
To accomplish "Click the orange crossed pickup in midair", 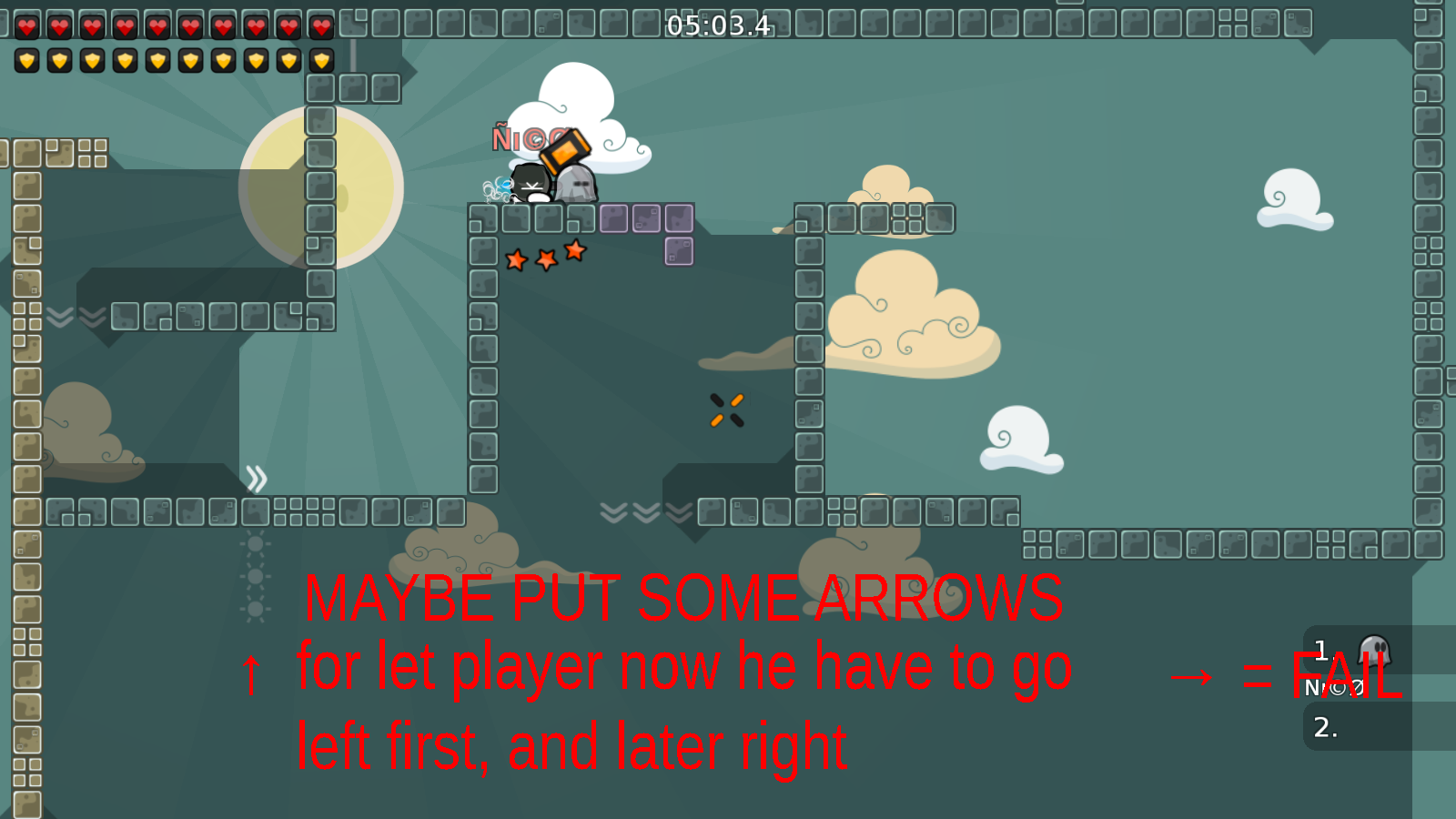I will pos(724,408).
